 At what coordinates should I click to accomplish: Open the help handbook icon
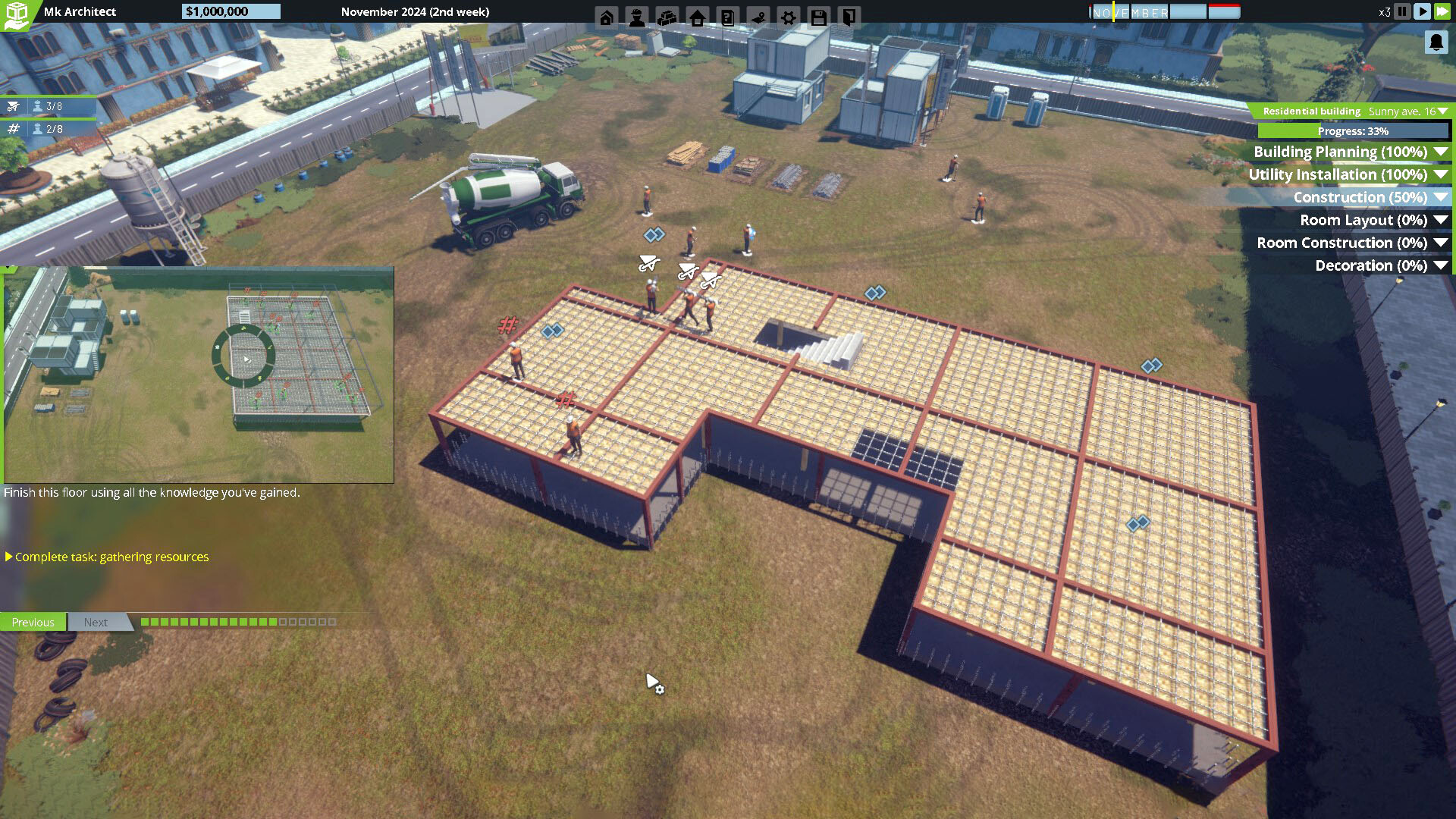pyautogui.click(x=727, y=17)
